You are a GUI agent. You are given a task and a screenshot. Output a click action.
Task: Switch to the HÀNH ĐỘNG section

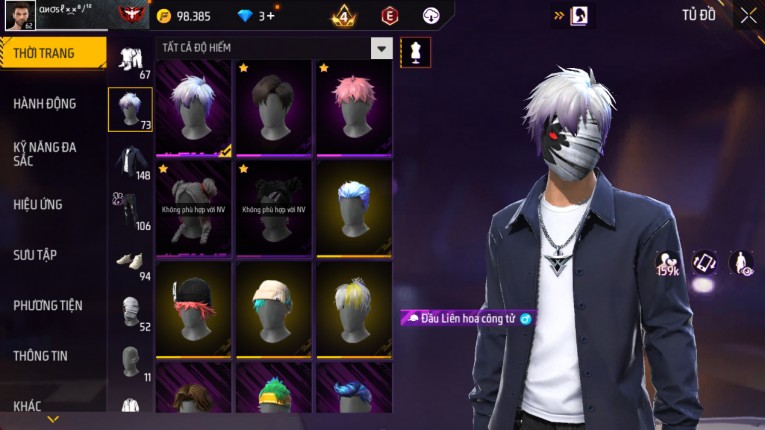(x=45, y=103)
